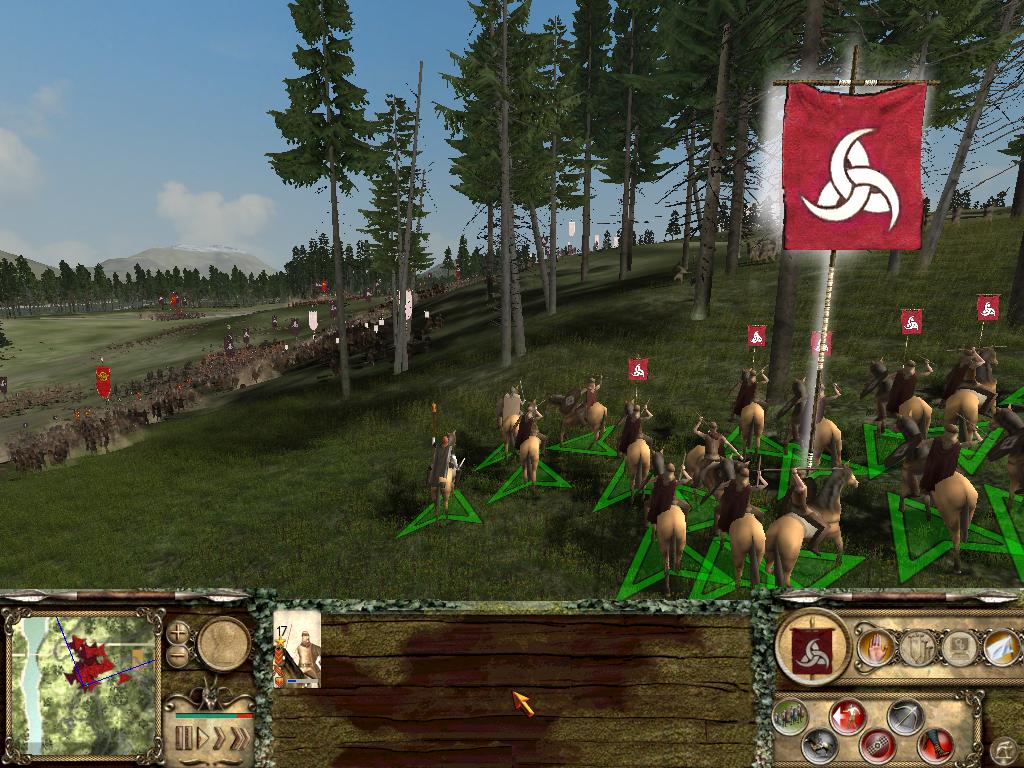Toggle fire at will bow icon
The image size is (1024, 768).
[x=906, y=716]
